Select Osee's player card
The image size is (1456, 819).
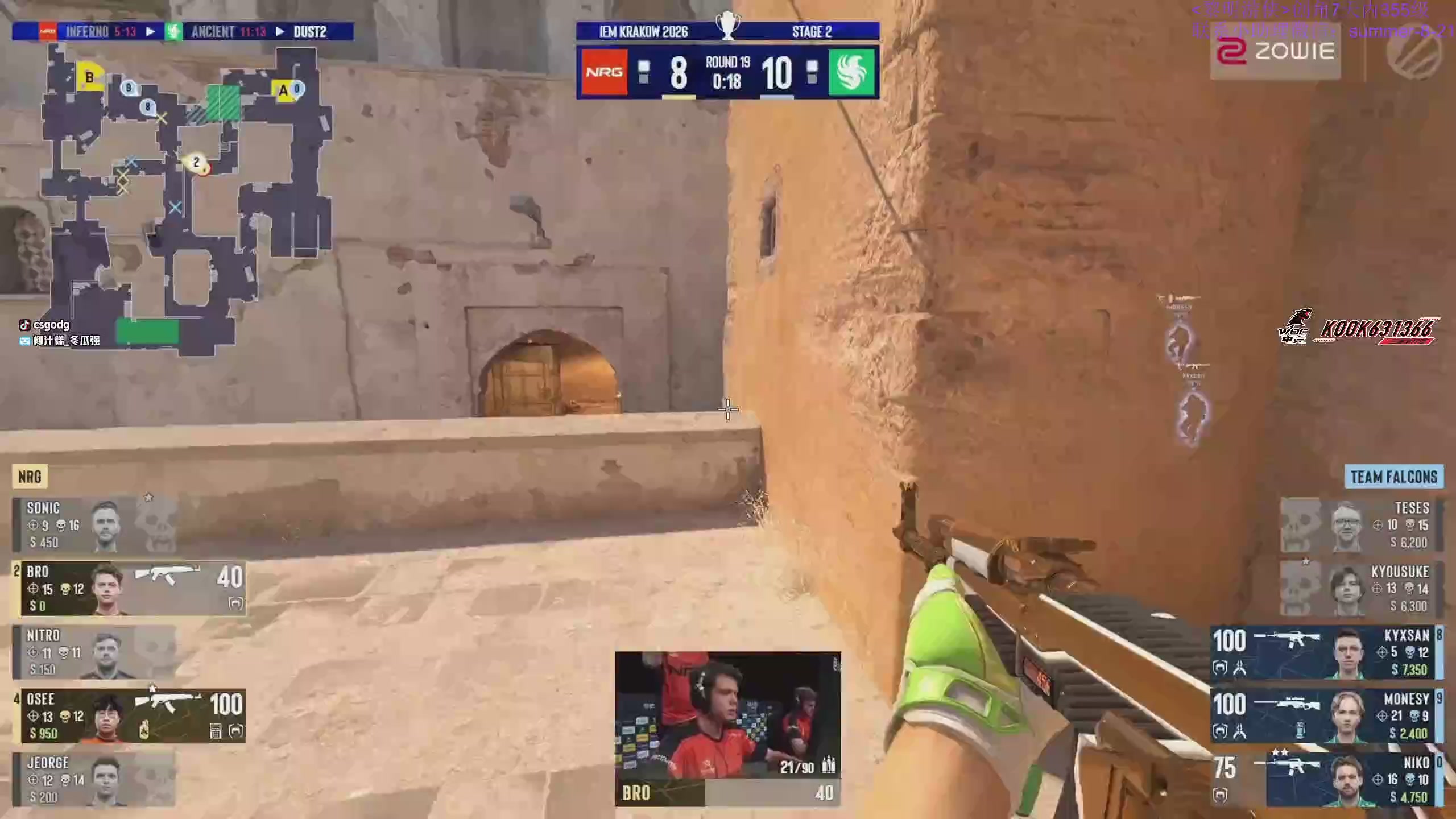click(131, 716)
